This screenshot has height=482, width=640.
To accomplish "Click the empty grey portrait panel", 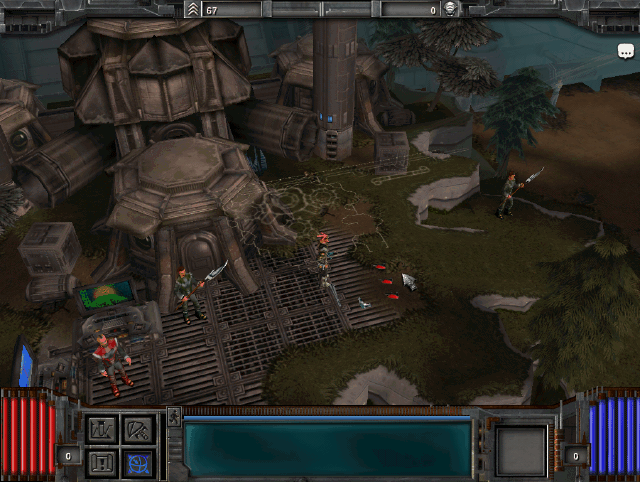I will click(x=521, y=450).
